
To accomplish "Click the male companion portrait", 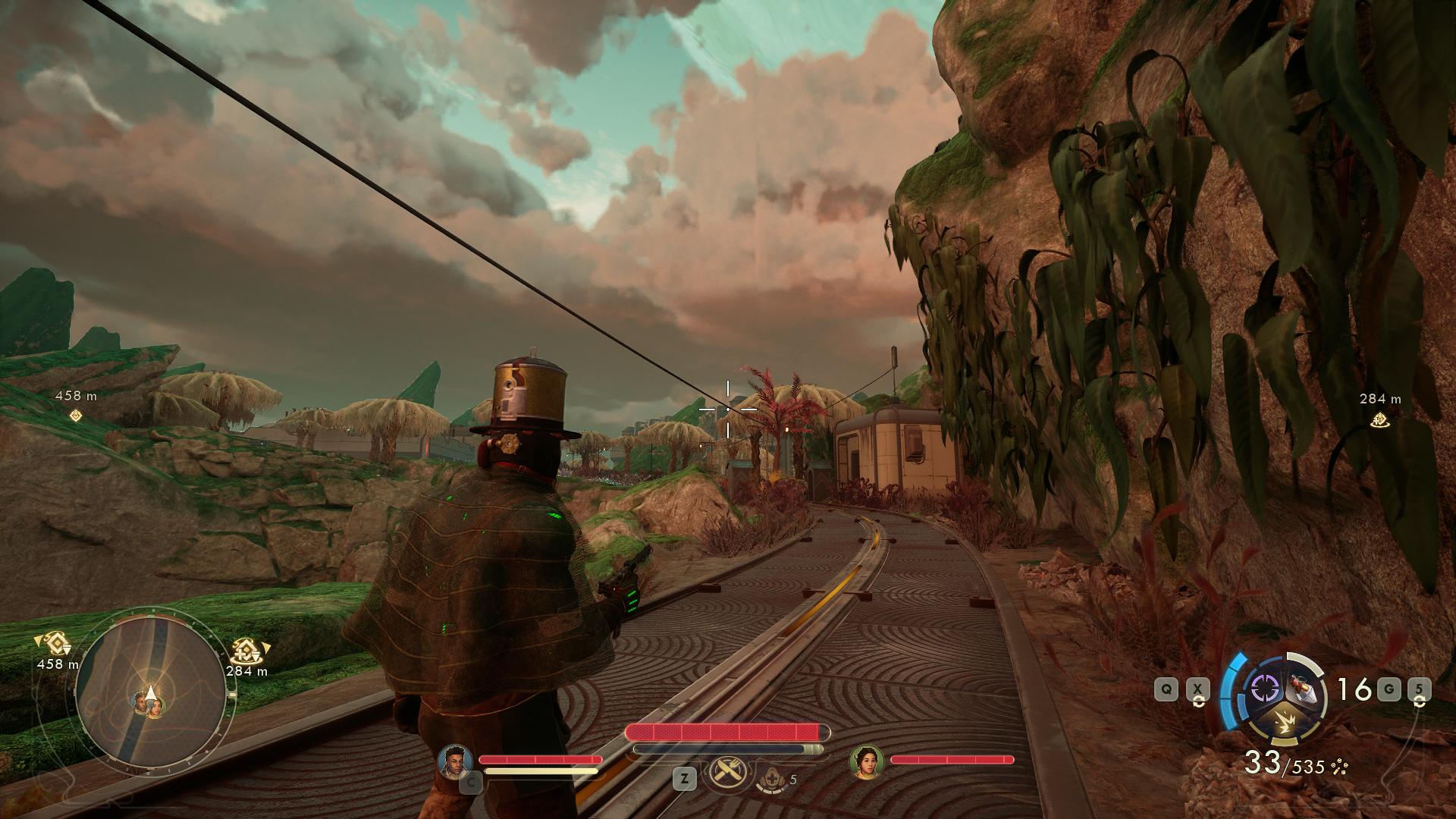I will 455,761.
